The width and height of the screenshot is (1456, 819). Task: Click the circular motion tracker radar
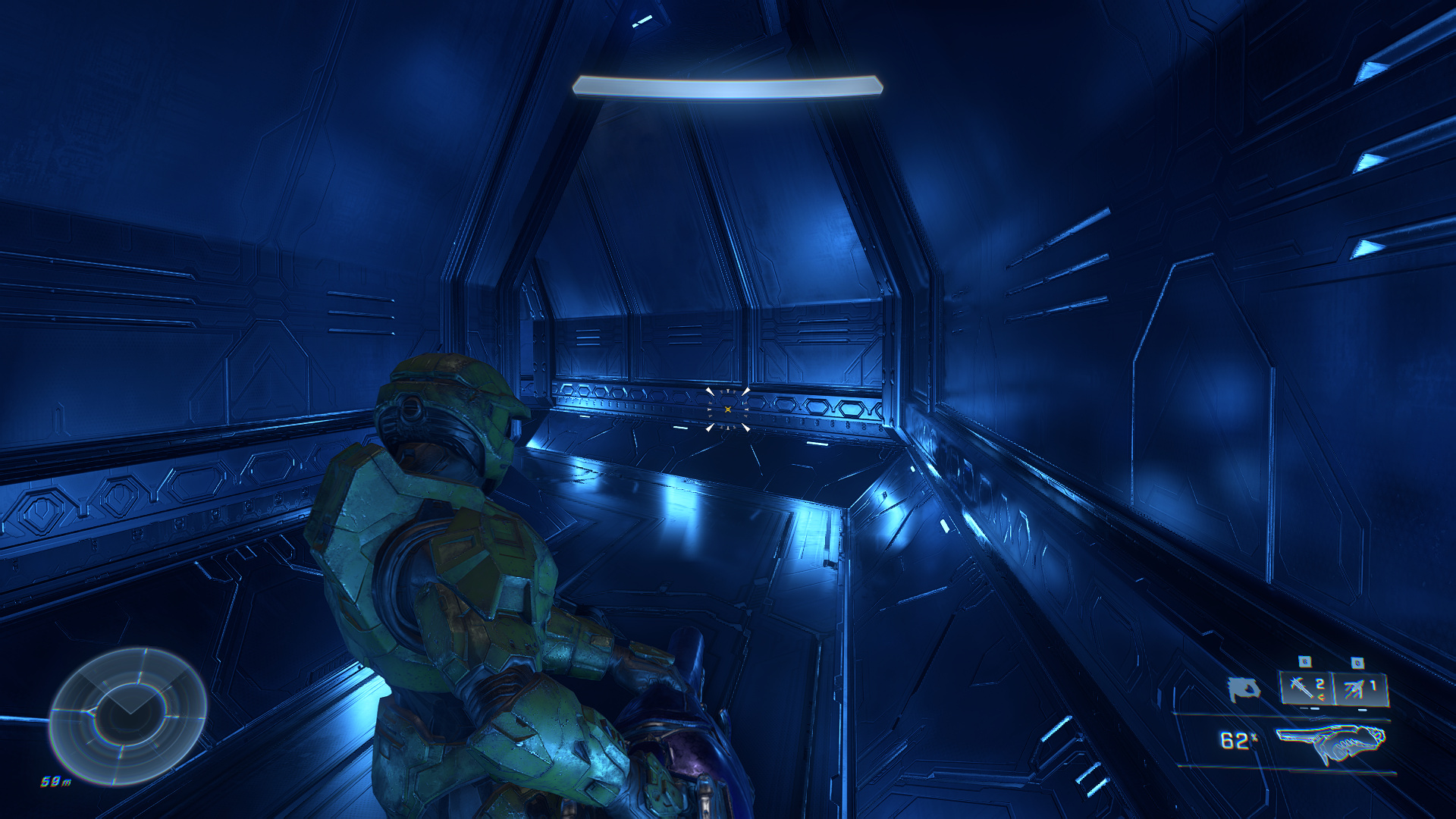(x=127, y=716)
